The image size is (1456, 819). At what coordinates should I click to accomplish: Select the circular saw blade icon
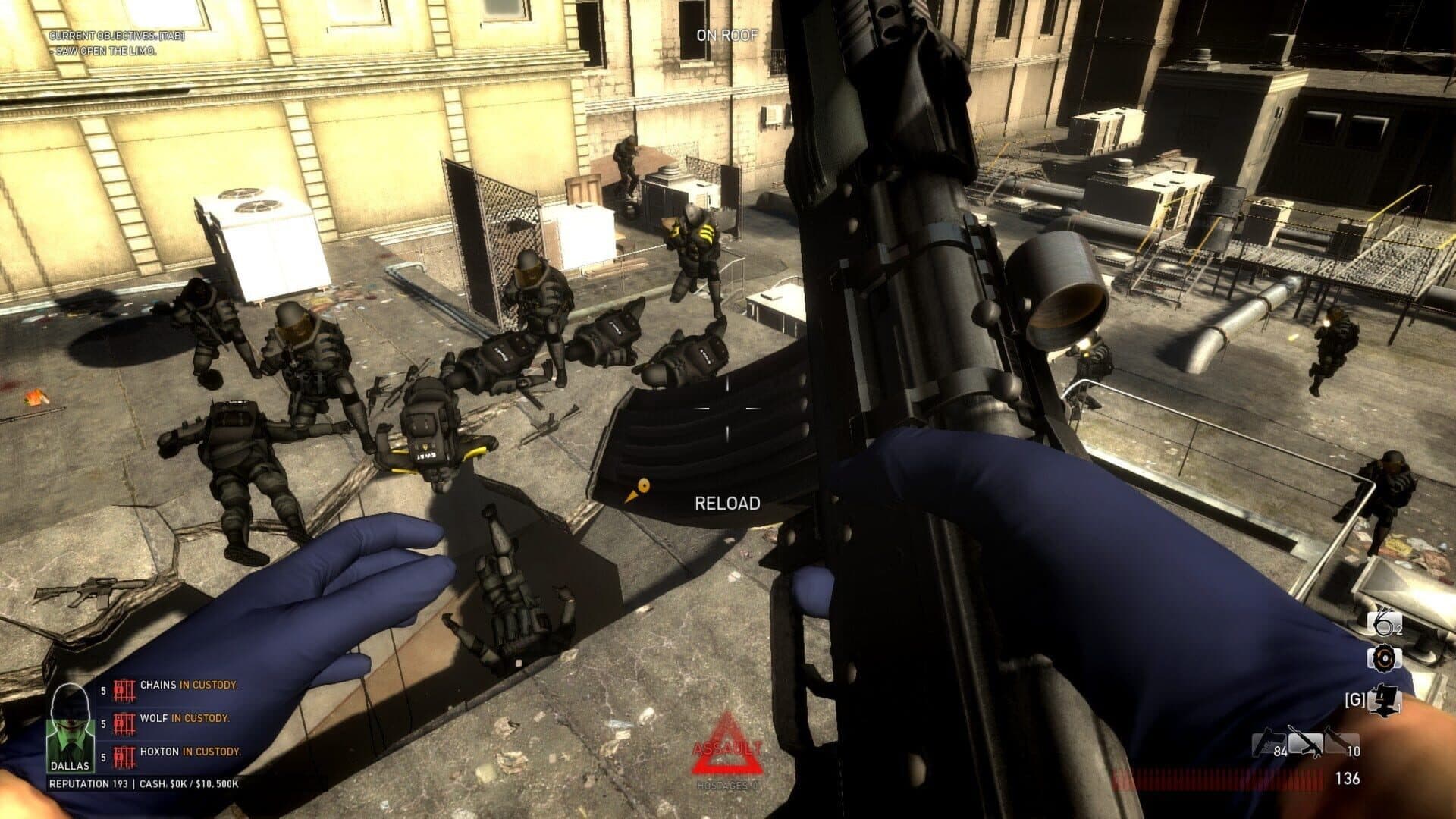click(1384, 658)
